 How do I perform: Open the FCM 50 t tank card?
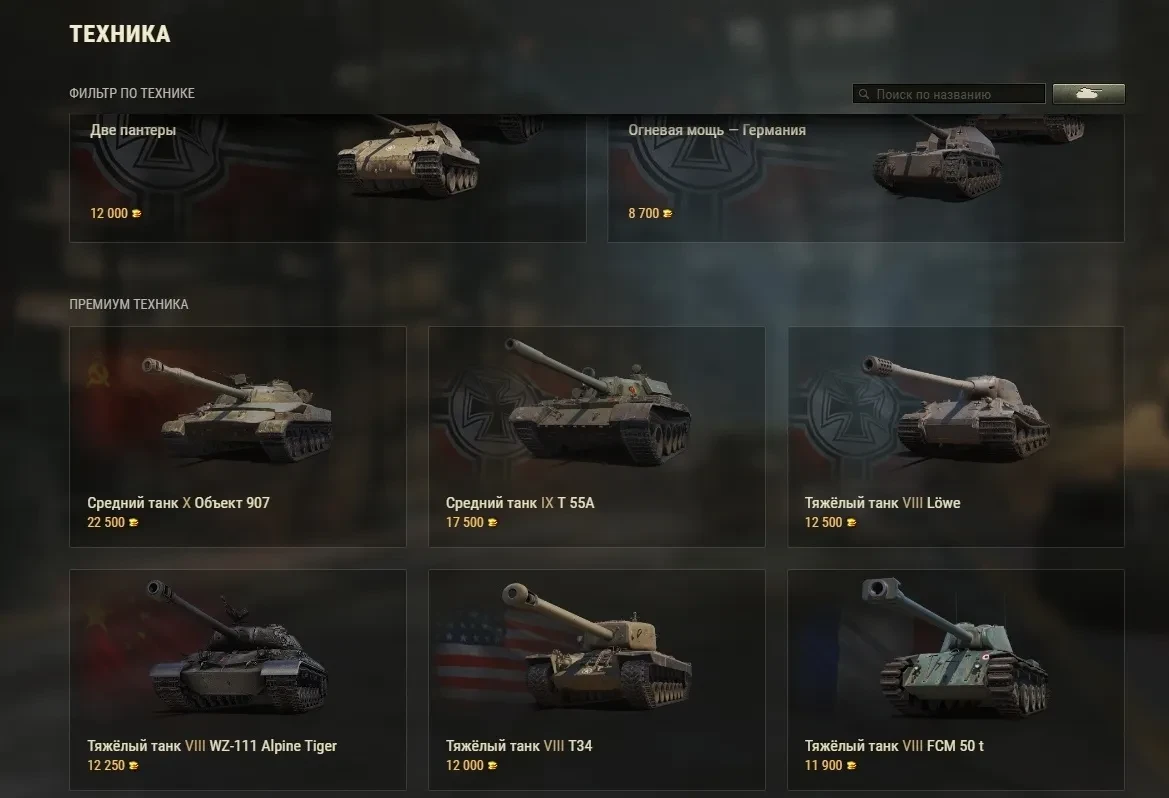[x=956, y=680]
